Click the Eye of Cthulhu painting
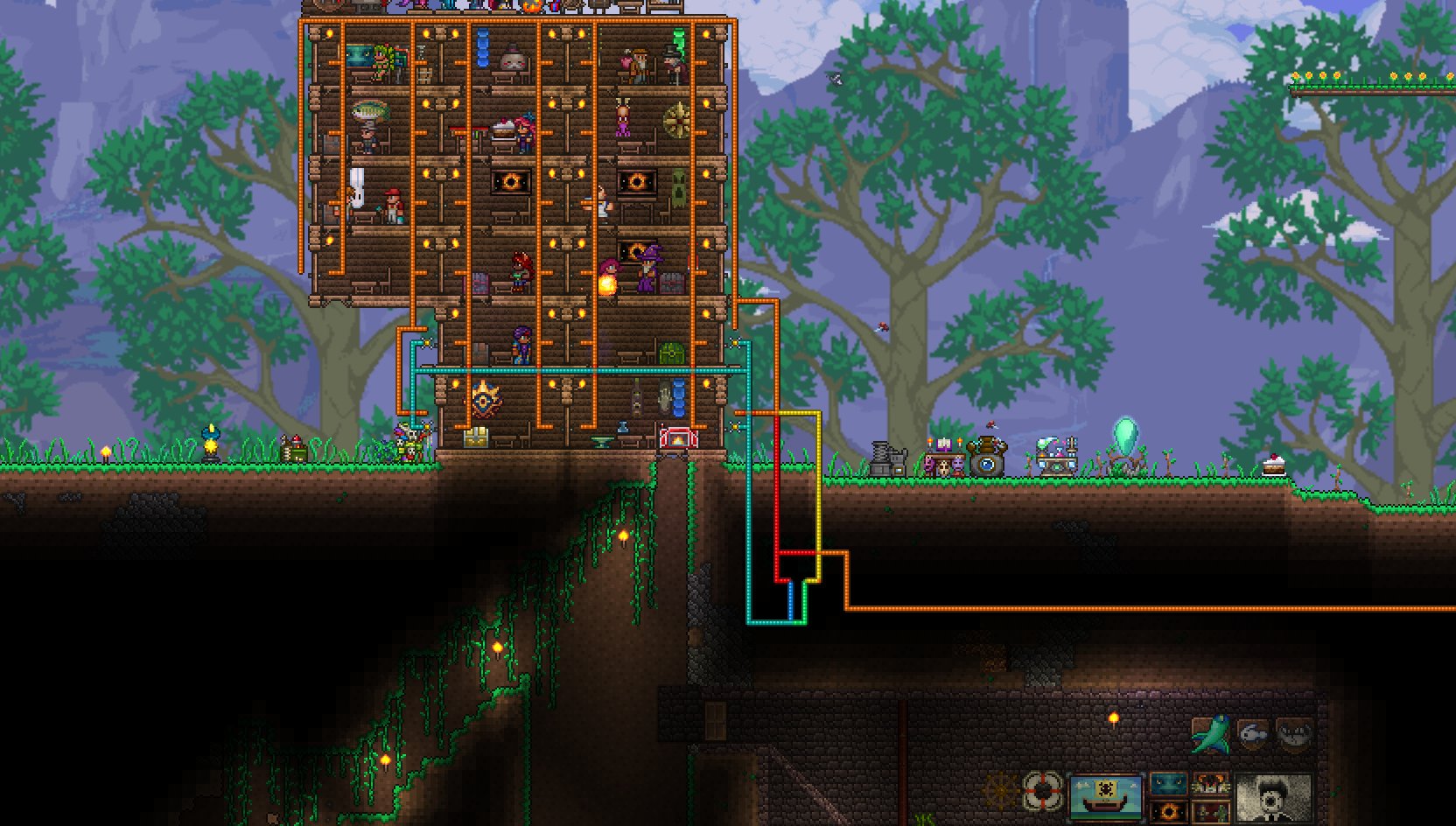The width and height of the screenshot is (1456, 826). (x=509, y=180)
